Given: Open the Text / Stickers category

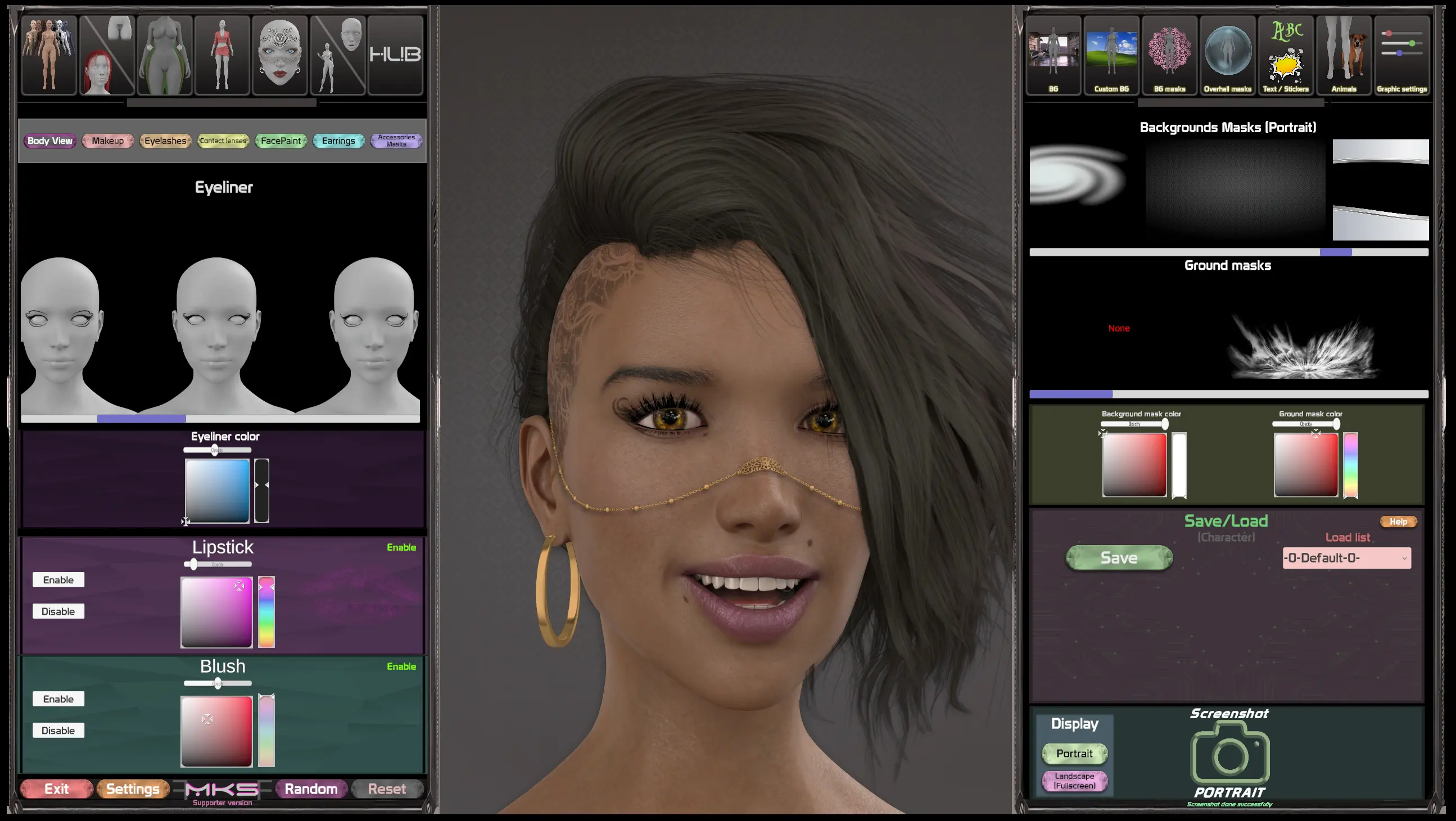Looking at the screenshot, I should coord(1285,55).
